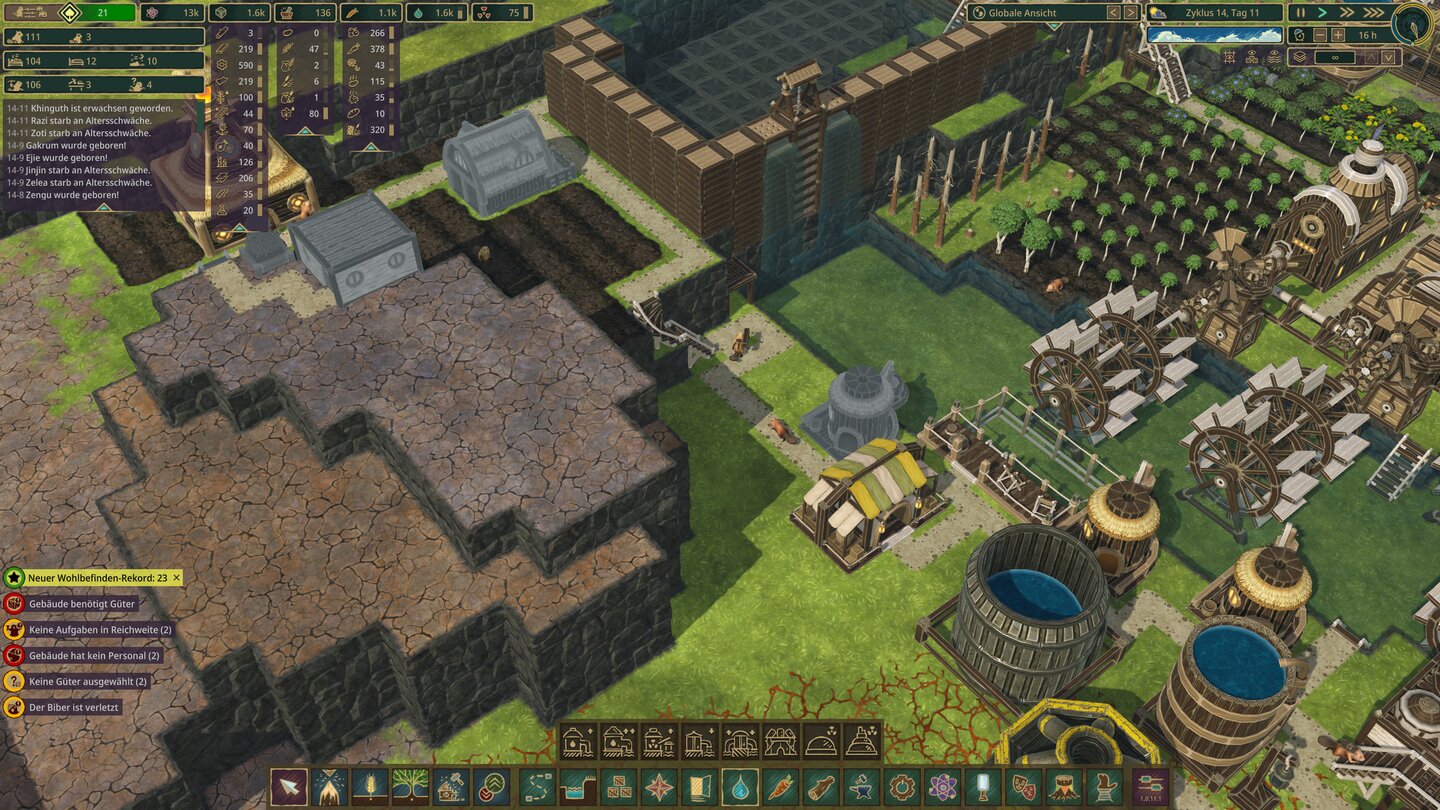Toggle the beaver visibility overlay

point(1253,55)
